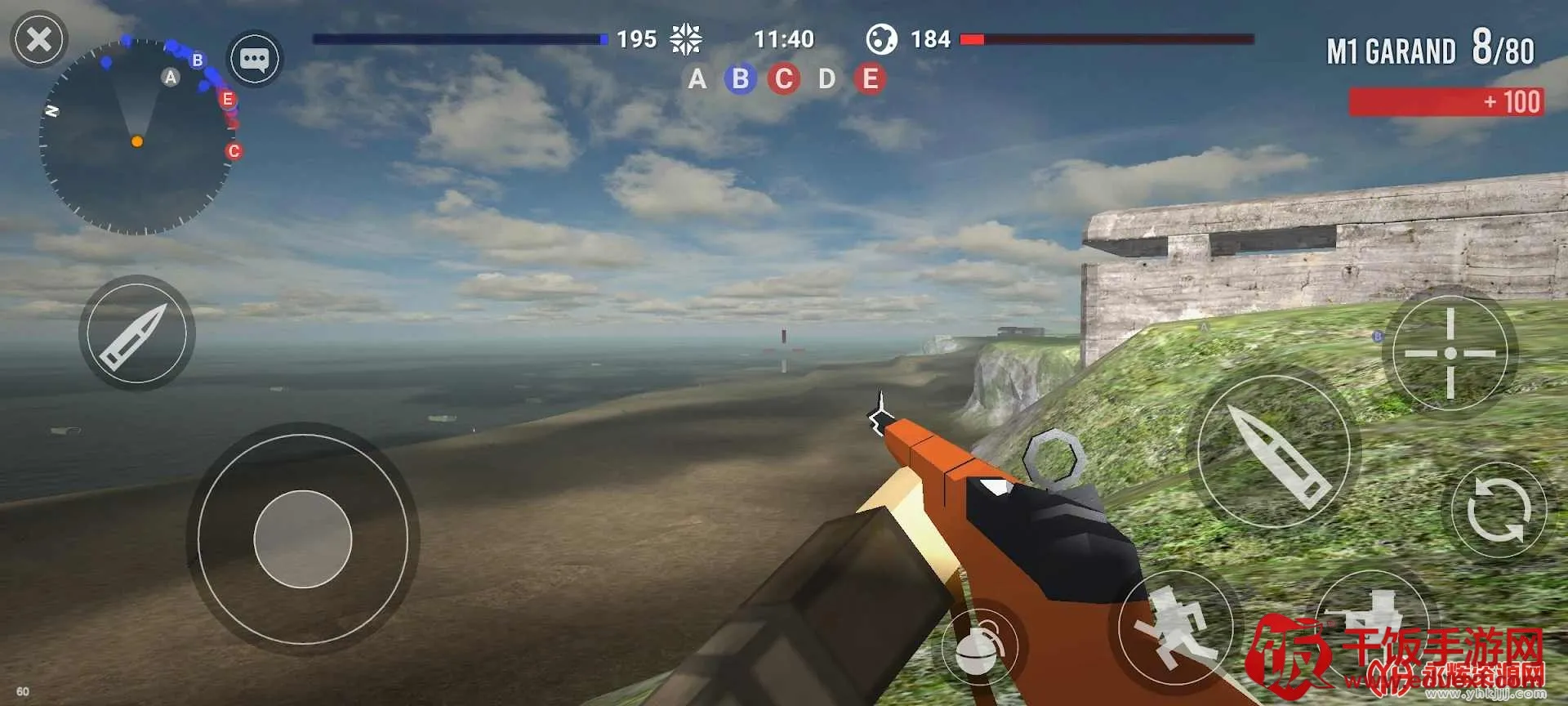Close the match with the X button
Screen dimensions: 1568x706
pos(38,39)
